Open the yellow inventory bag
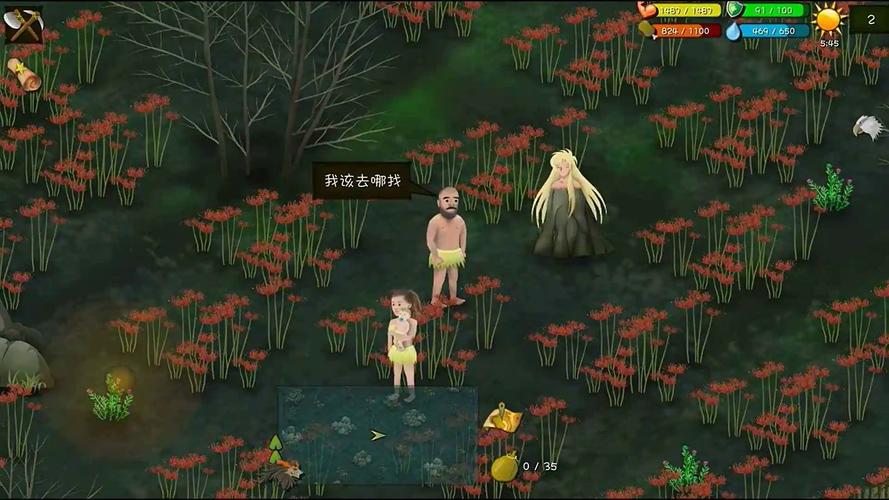 [x=505, y=467]
